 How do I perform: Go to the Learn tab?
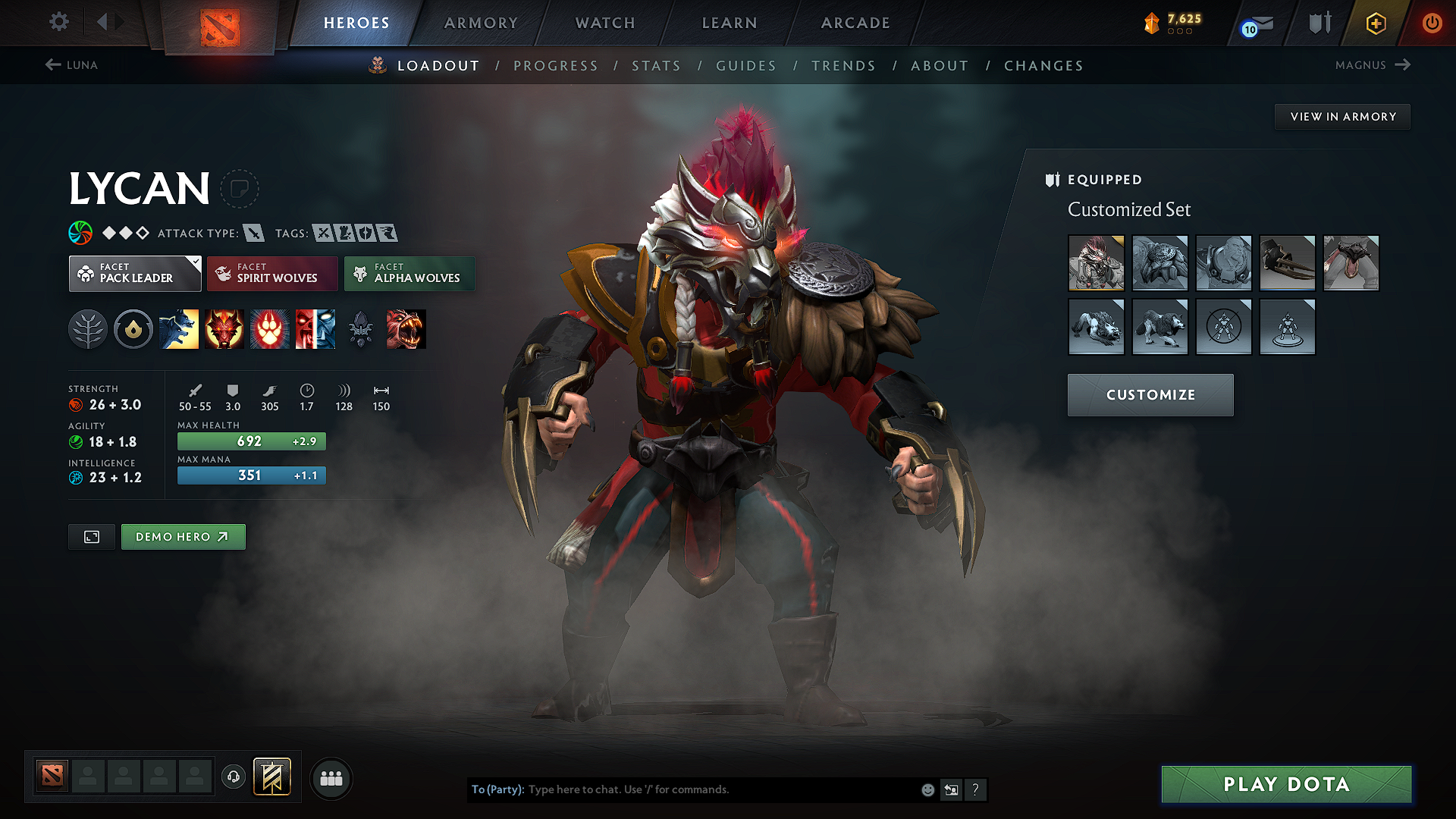[730, 23]
